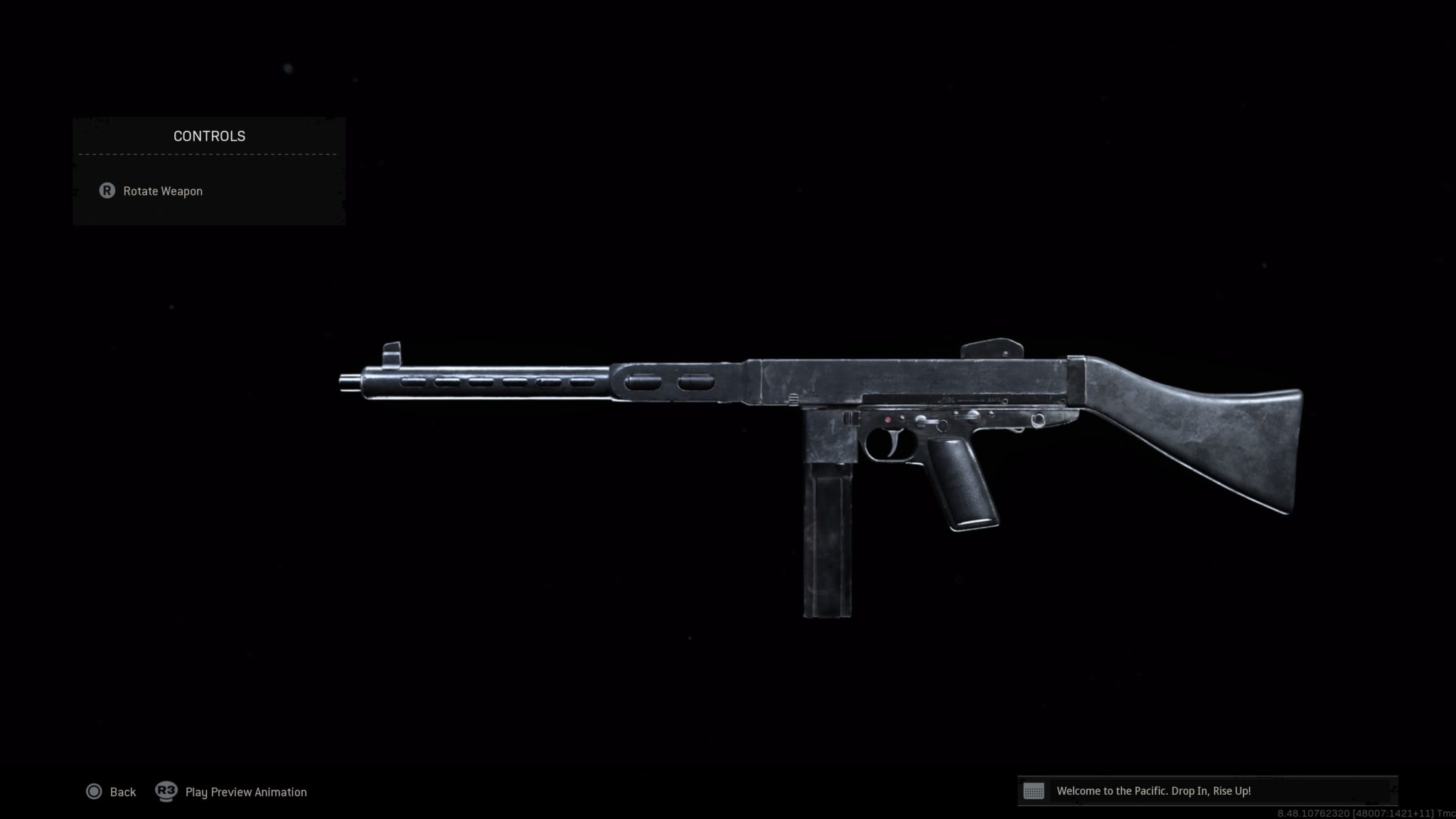Screen dimensions: 1456x819
Task: Click the R3 button icon next to Play Preview Animation
Action: [x=166, y=791]
